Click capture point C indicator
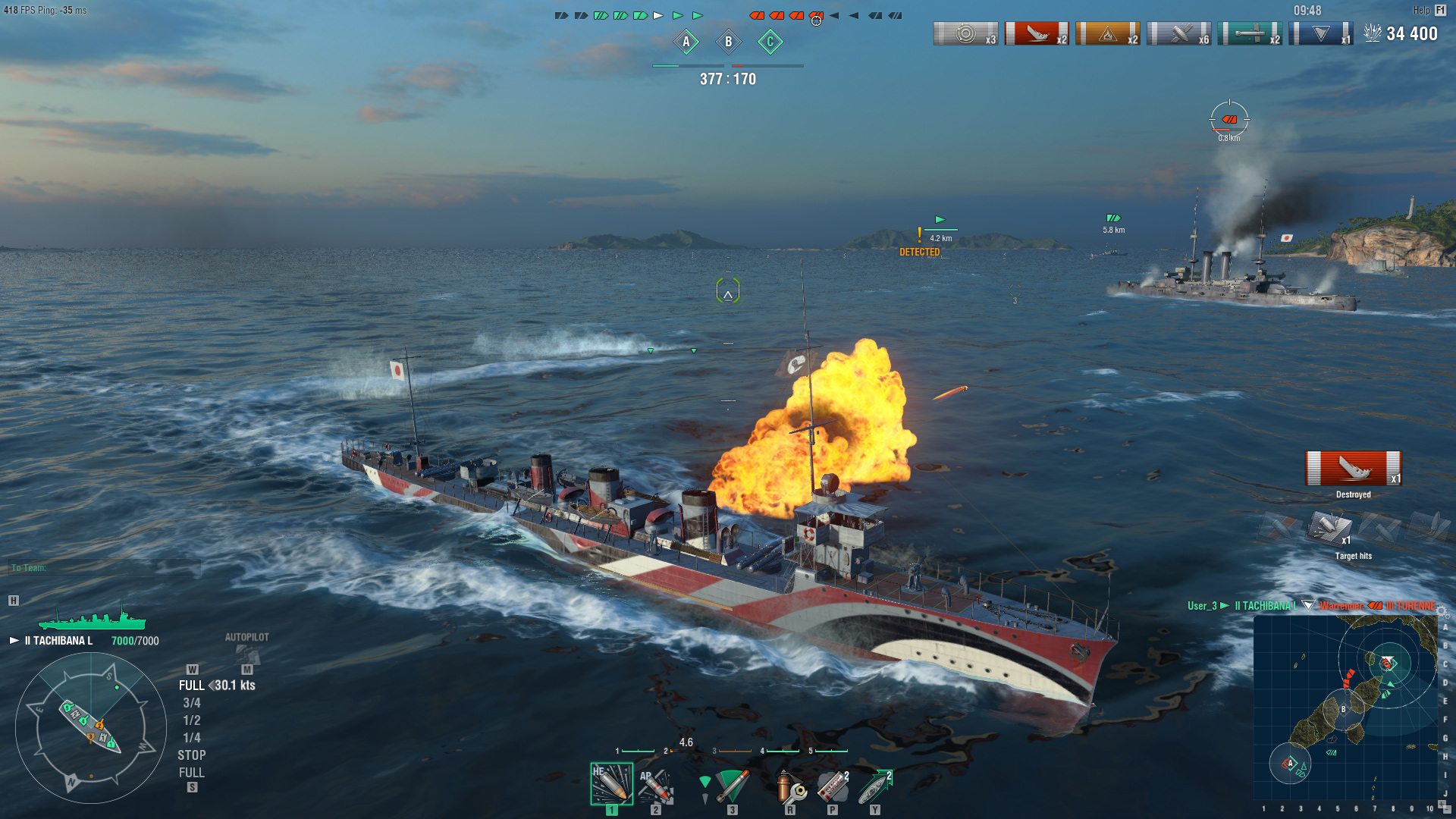 point(770,42)
